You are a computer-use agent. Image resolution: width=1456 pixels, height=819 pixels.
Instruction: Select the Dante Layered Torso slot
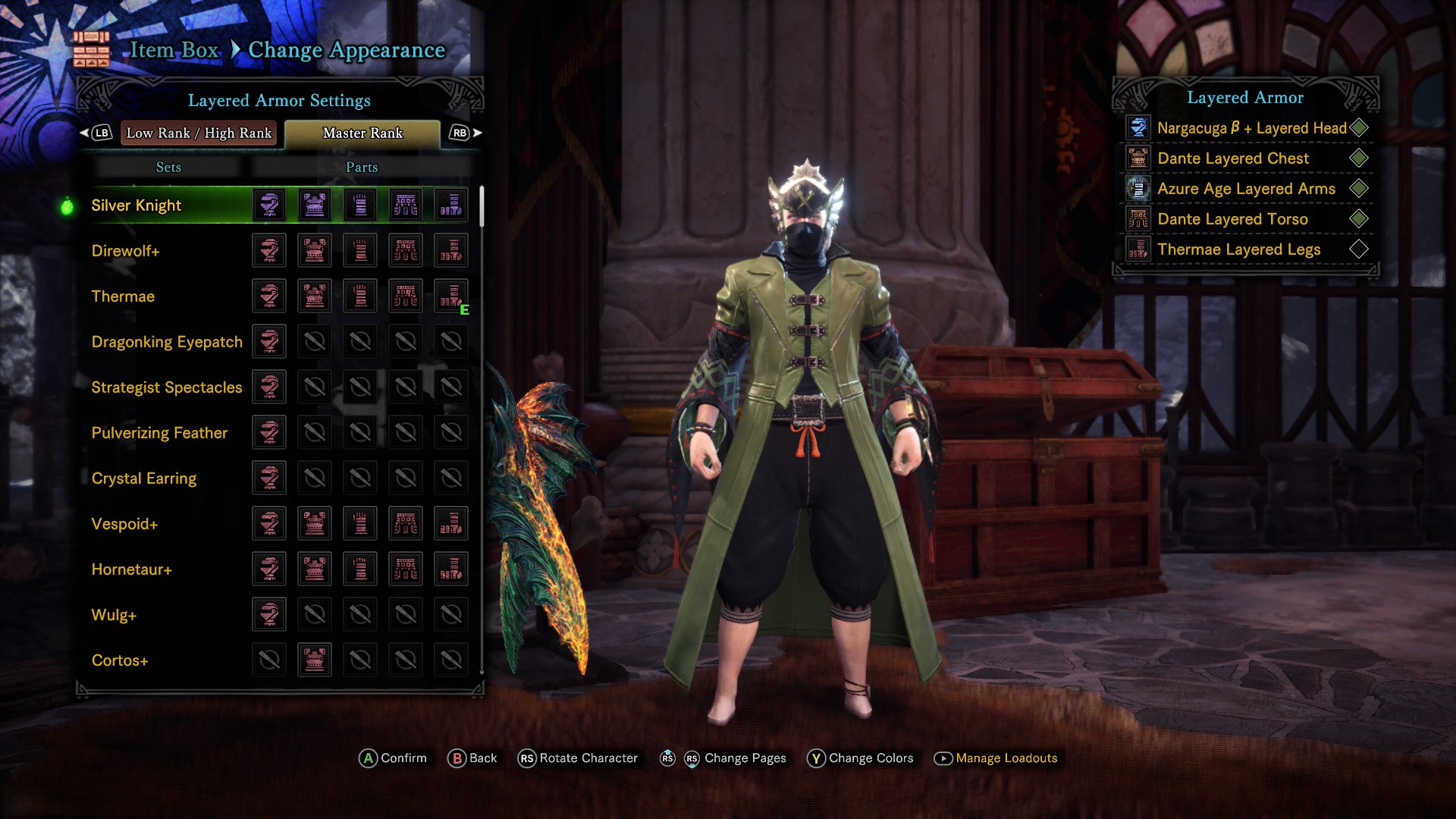pos(1232,219)
